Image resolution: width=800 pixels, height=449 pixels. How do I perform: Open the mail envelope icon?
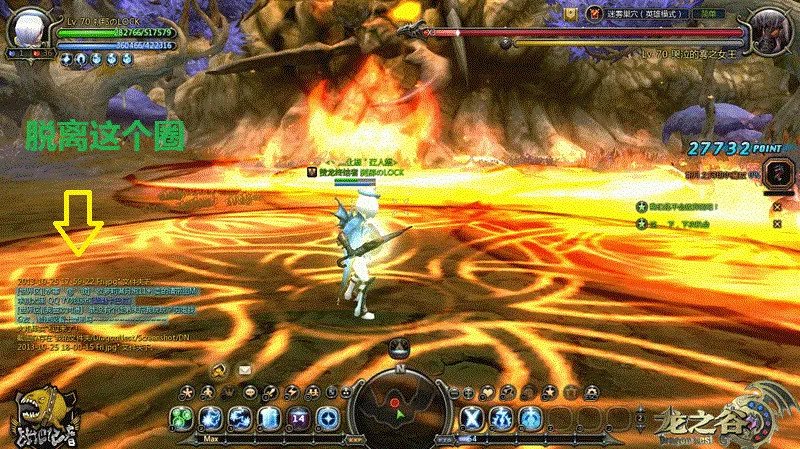click(244, 370)
